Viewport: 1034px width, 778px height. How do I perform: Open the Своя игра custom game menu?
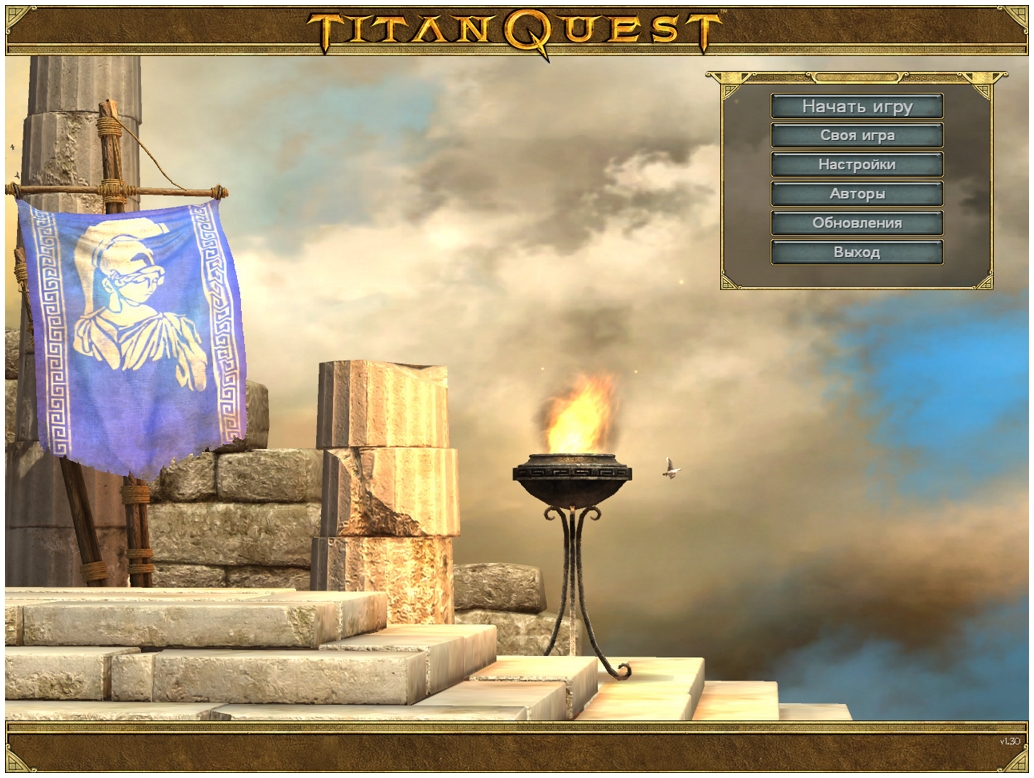[857, 135]
